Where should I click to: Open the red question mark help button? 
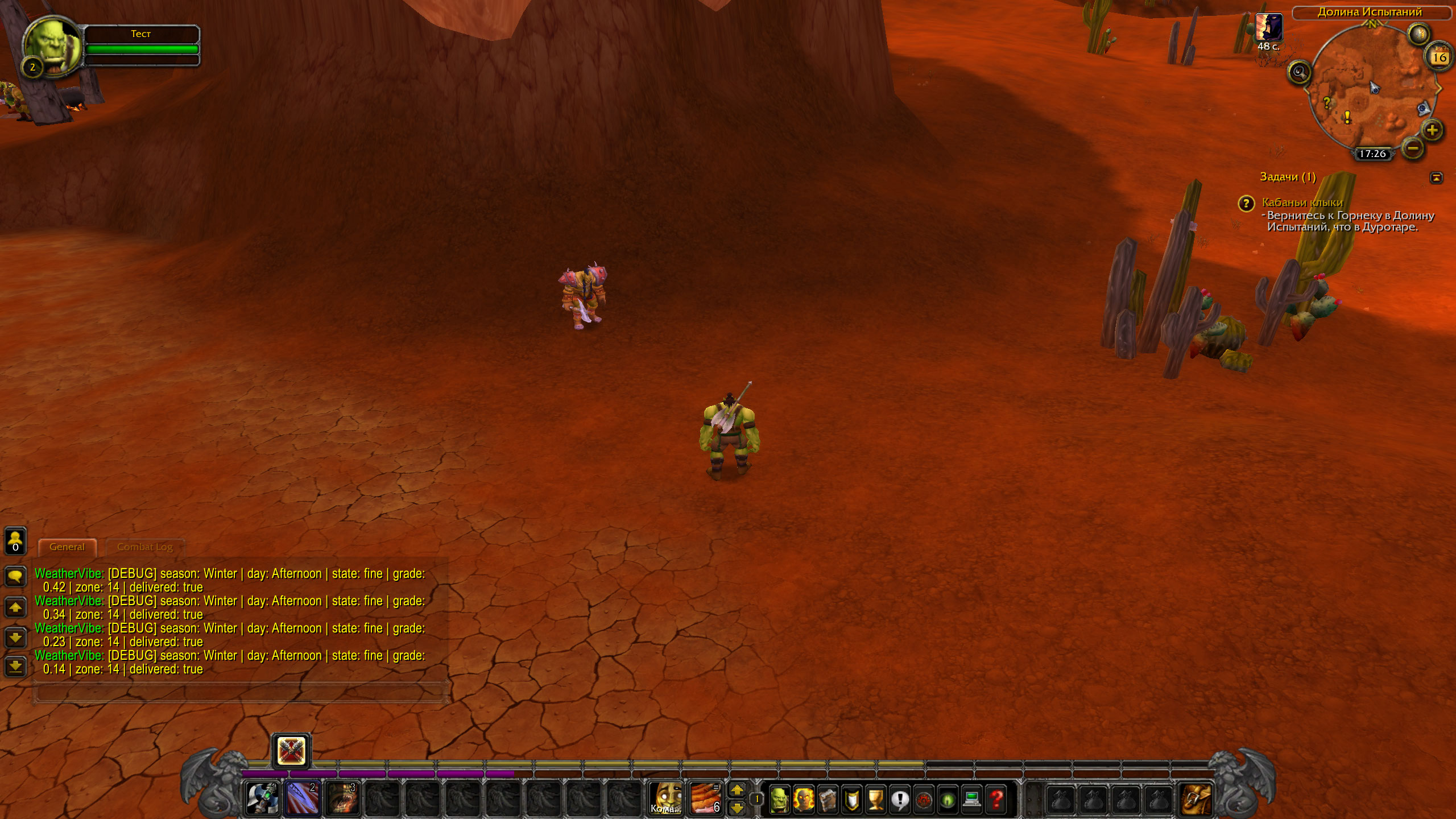(996, 800)
